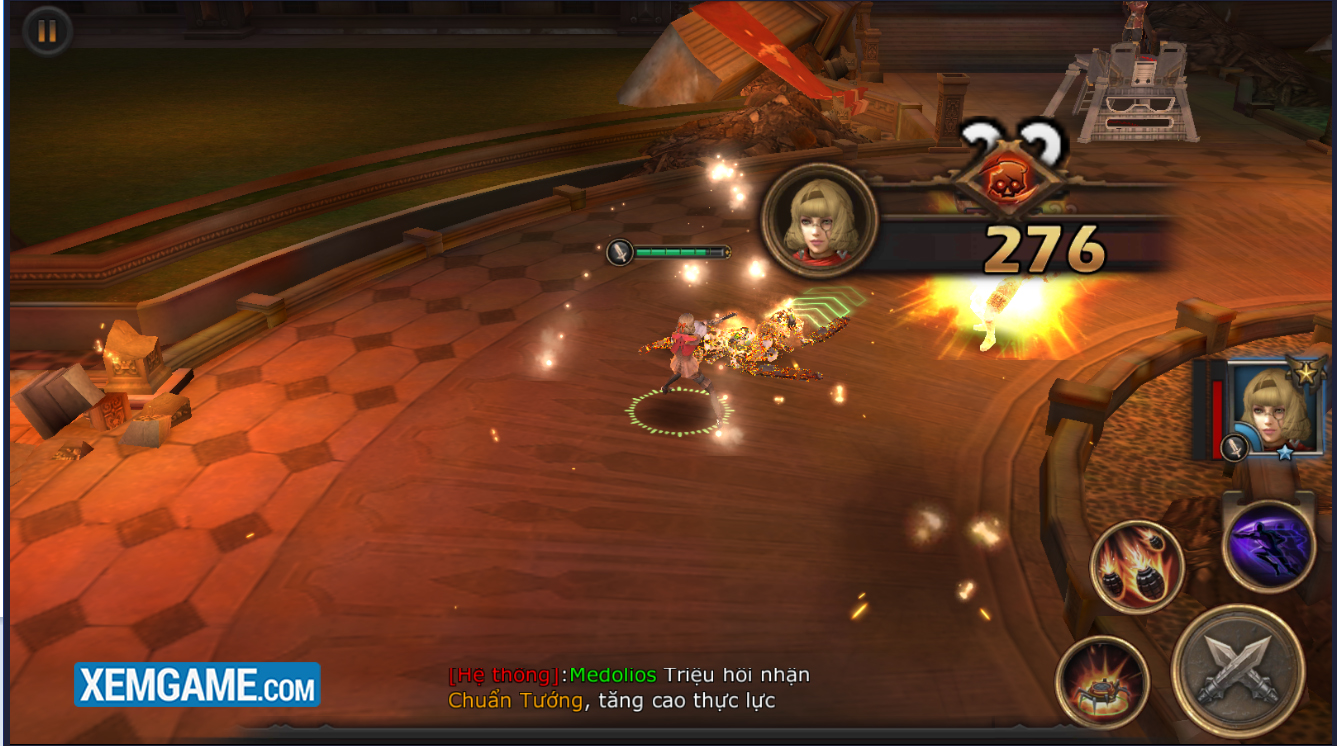Activate the flaming grenades skill

(x=1137, y=567)
